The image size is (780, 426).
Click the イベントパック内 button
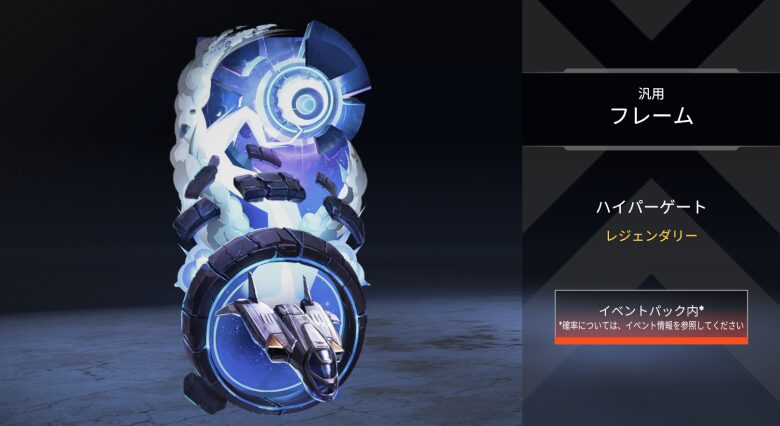pyautogui.click(x=651, y=316)
